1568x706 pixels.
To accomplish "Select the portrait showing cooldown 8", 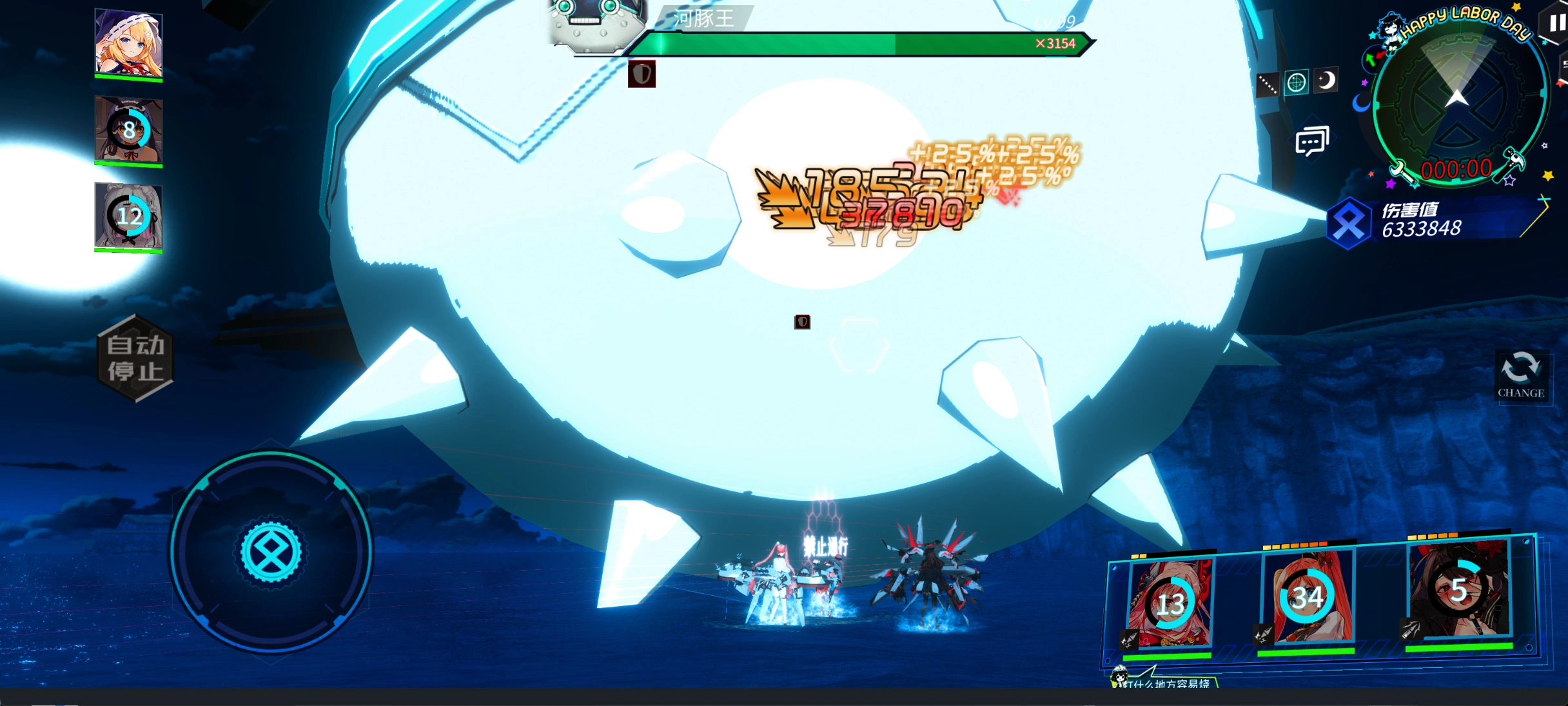I will pos(128,130).
